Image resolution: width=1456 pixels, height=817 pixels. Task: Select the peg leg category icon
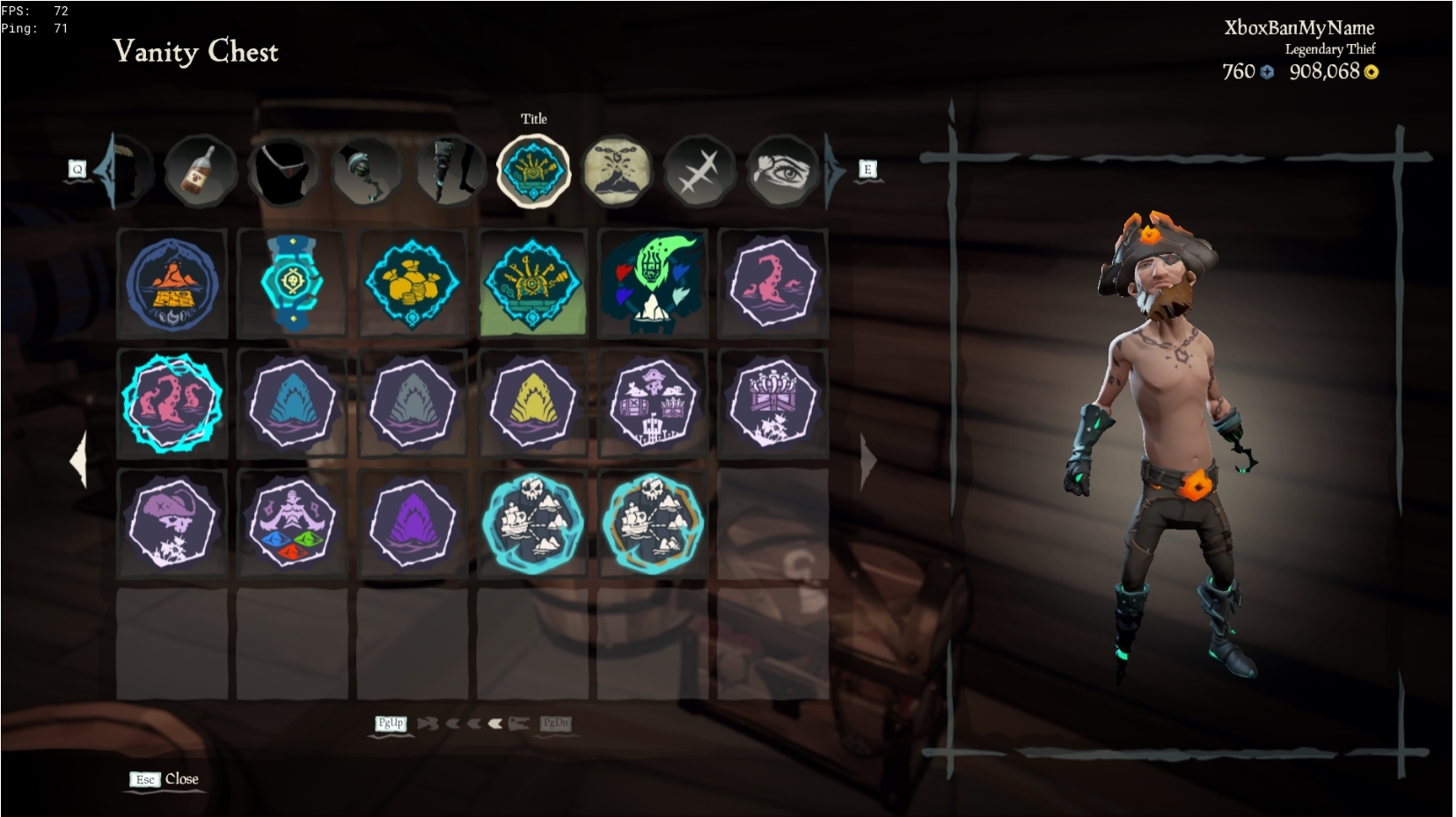[449, 172]
